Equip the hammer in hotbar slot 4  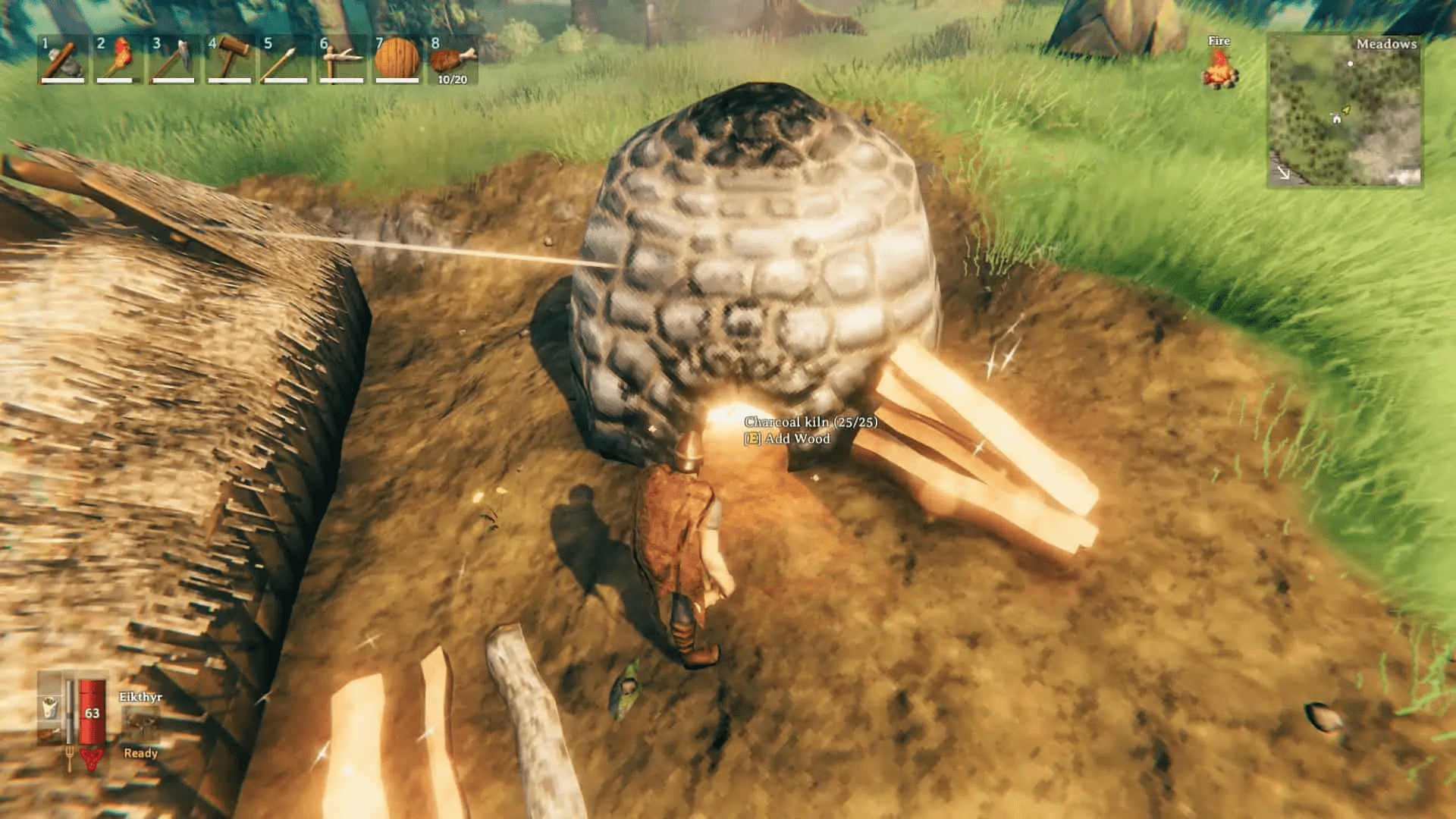[x=227, y=61]
